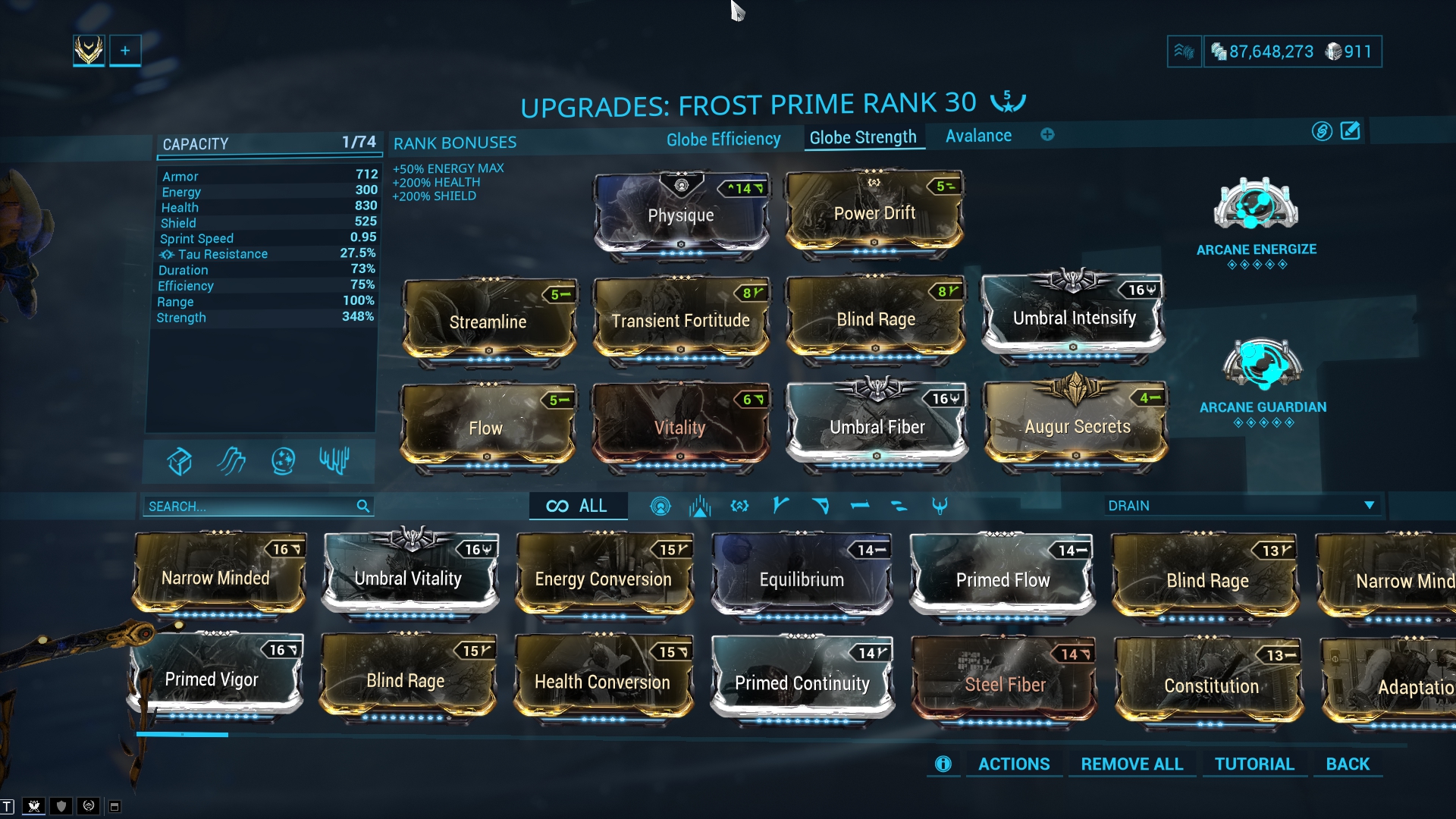This screenshot has height=819, width=1456.
Task: Open the Actions menu
Action: pyautogui.click(x=1013, y=764)
